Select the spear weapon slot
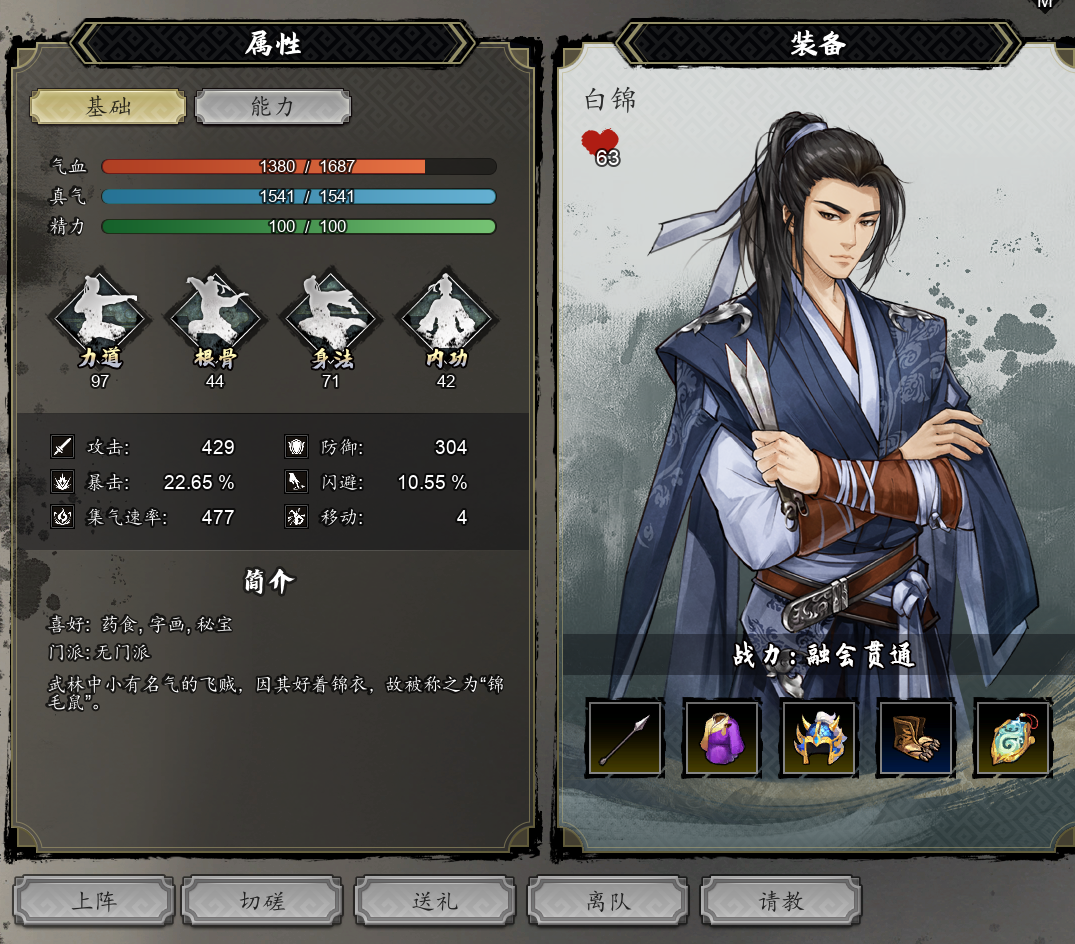The width and height of the screenshot is (1075, 944). tap(625, 738)
